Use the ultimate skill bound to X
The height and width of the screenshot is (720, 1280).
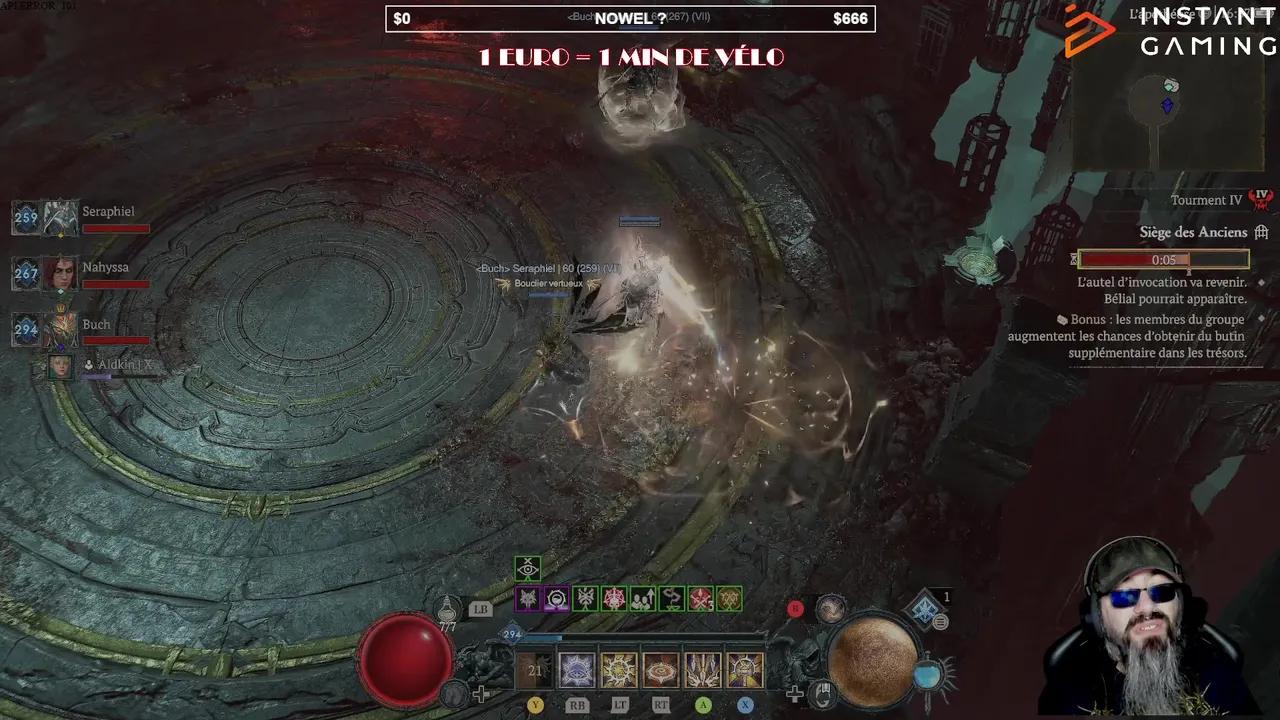click(x=743, y=668)
